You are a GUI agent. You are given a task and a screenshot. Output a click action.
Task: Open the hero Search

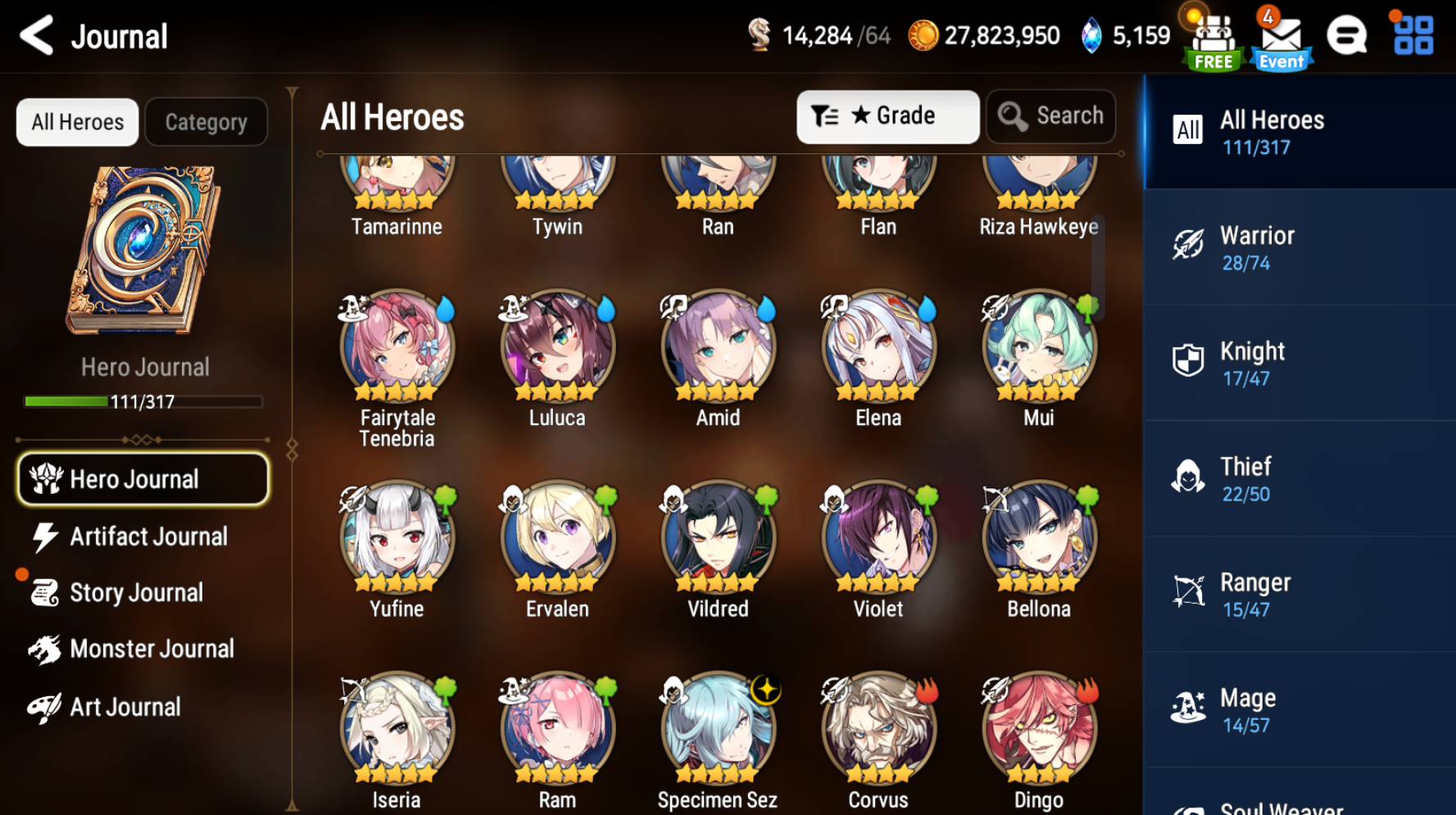point(1051,115)
